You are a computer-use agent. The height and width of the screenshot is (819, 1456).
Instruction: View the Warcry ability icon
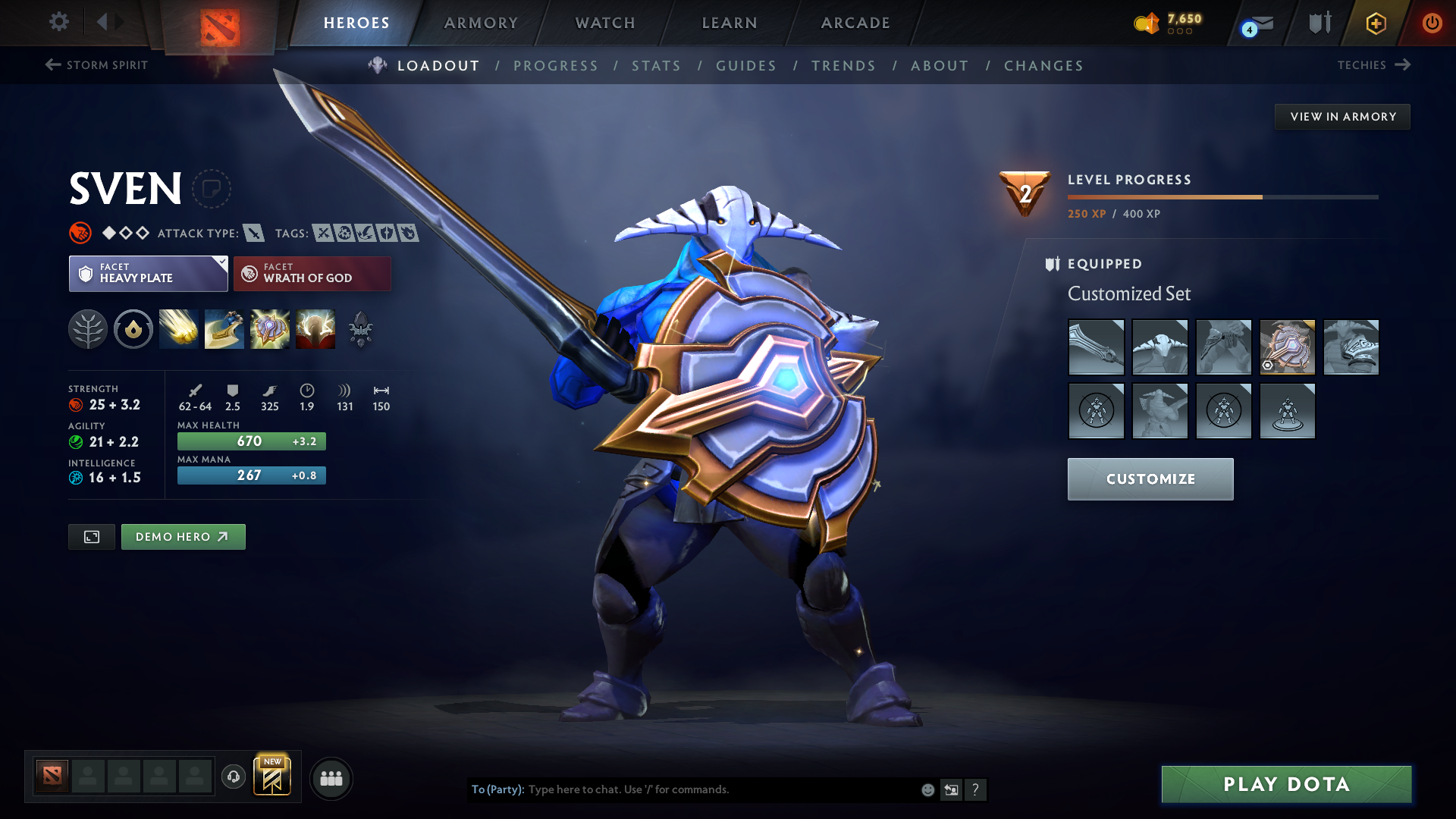point(270,329)
